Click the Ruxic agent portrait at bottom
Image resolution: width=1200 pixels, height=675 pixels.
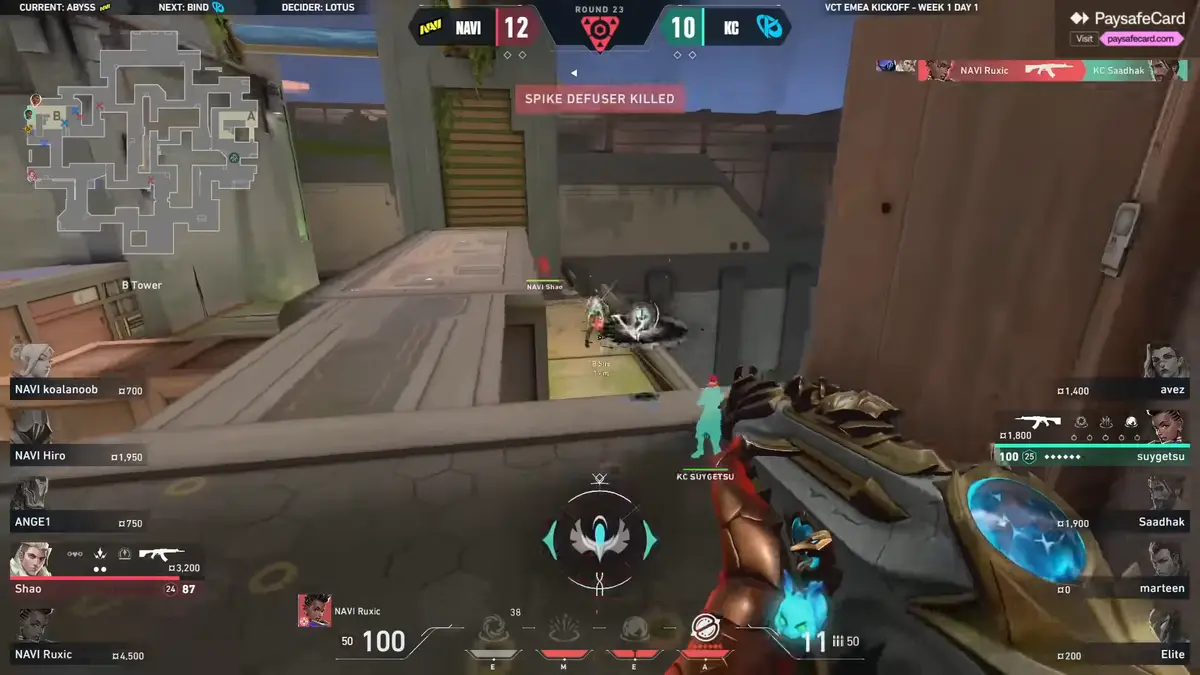point(314,611)
